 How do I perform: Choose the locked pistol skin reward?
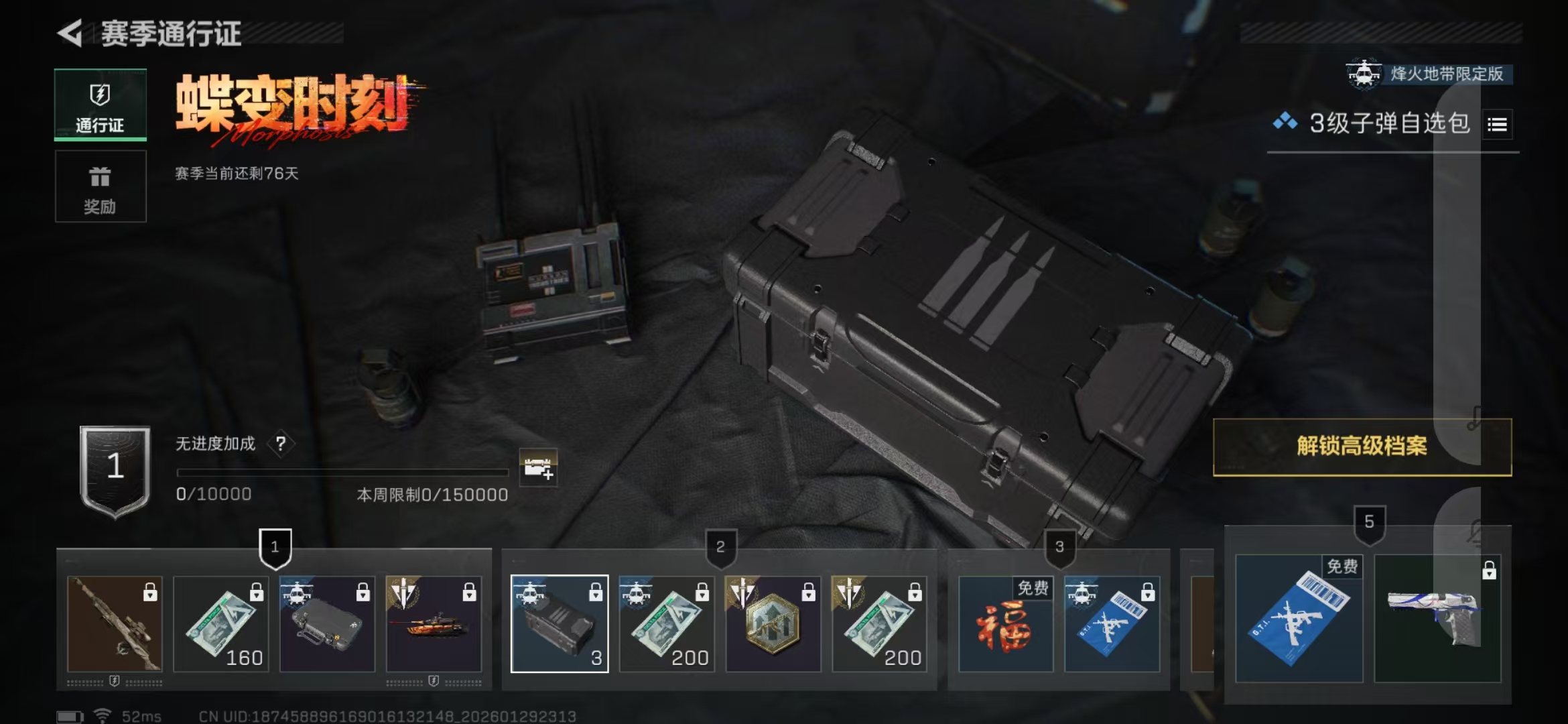click(x=1437, y=619)
